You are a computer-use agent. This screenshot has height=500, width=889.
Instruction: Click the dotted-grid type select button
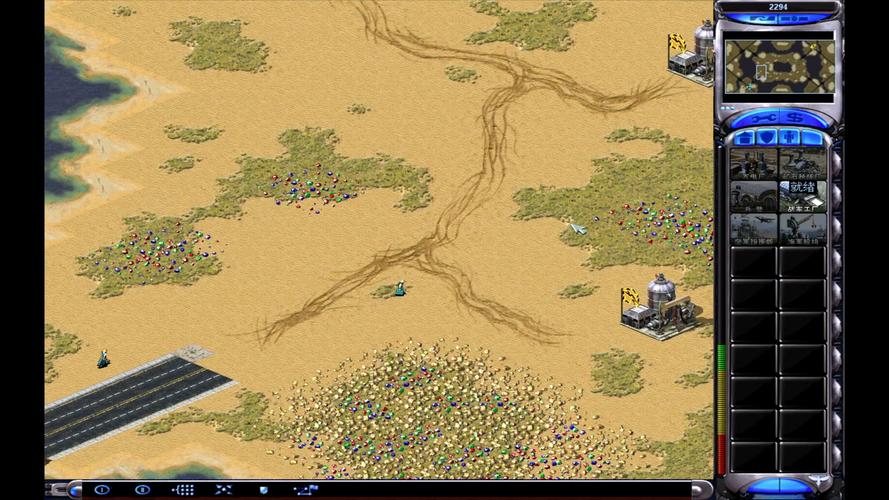click(183, 490)
